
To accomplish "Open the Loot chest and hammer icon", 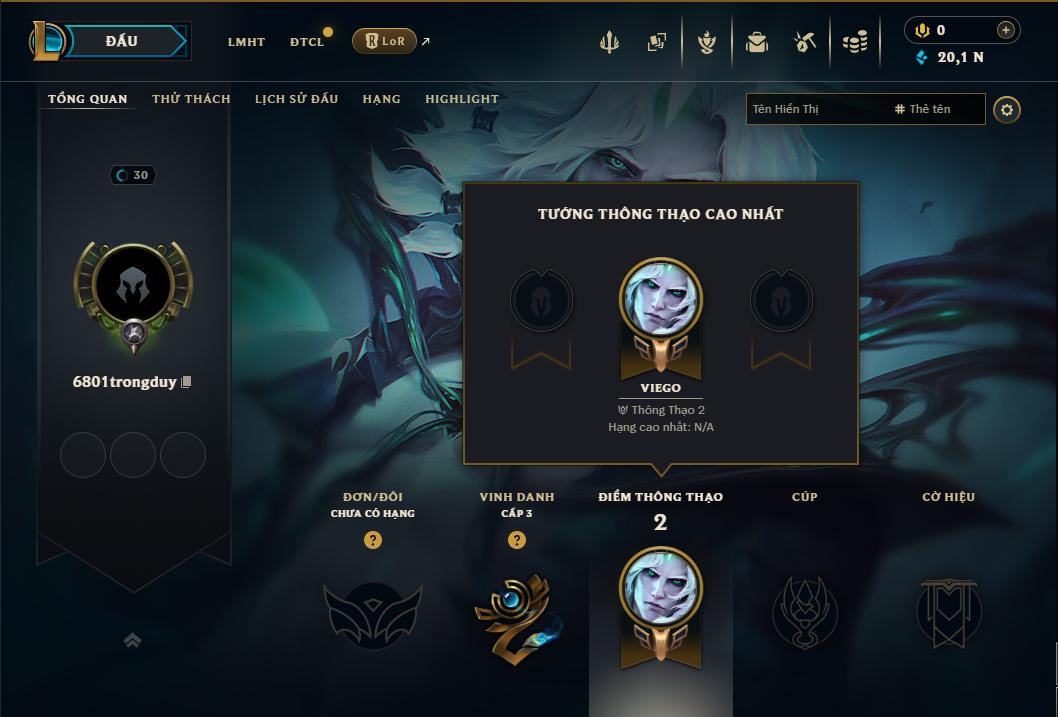I will point(805,42).
